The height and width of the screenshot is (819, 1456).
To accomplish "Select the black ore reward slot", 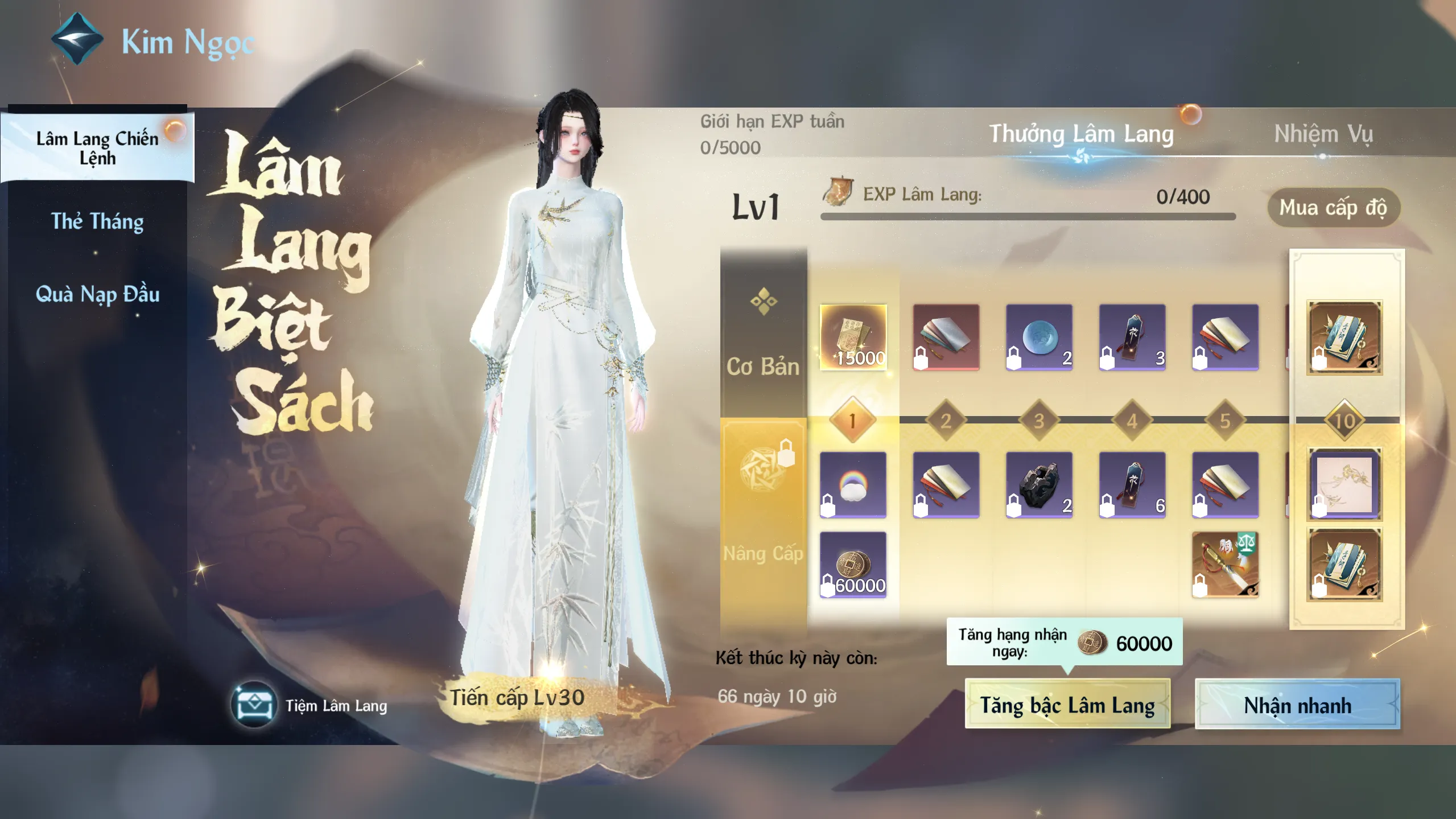I will click(x=1038, y=485).
